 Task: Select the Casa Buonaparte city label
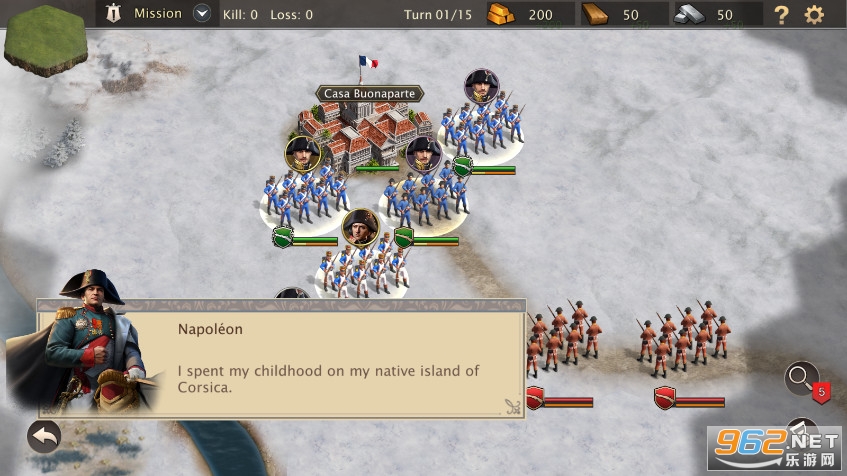369,94
